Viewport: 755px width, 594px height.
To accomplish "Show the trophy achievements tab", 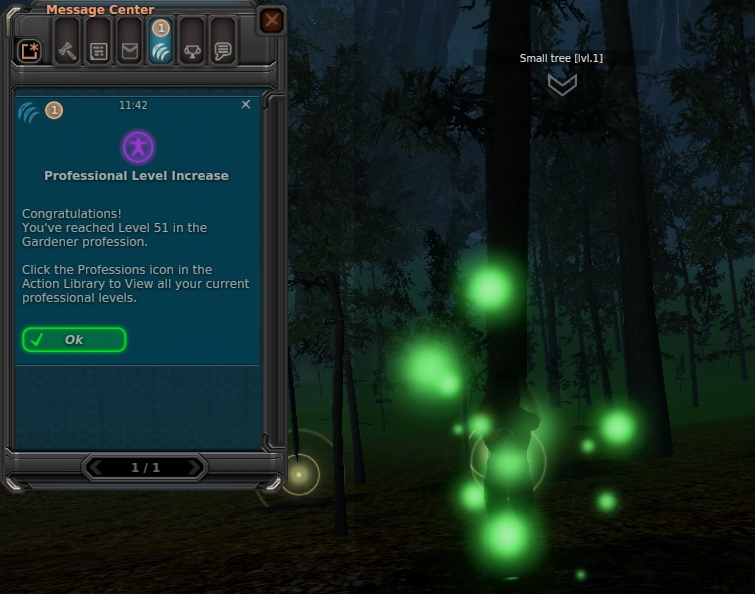I will (191, 51).
